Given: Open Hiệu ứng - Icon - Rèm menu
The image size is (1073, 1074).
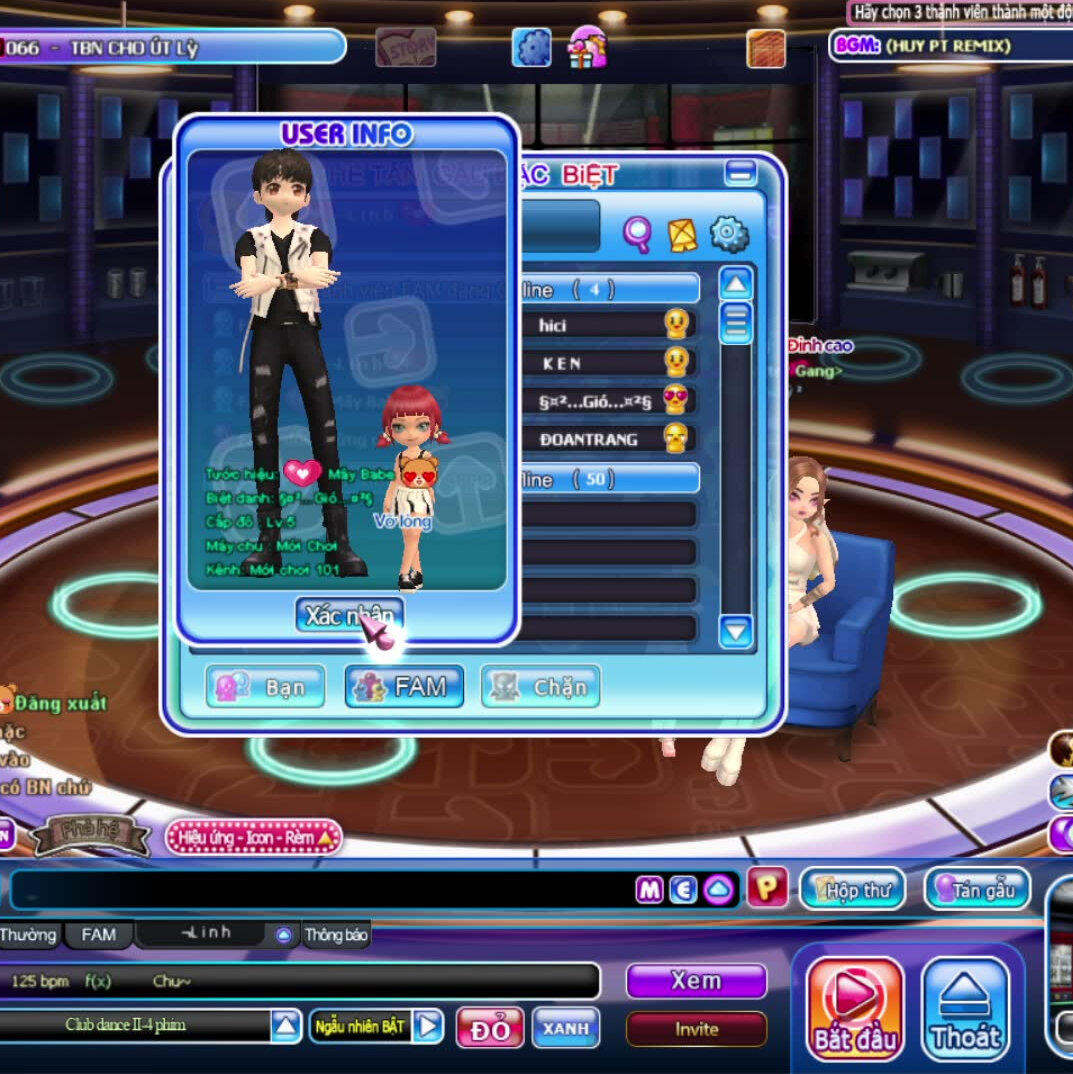Looking at the screenshot, I should [253, 838].
